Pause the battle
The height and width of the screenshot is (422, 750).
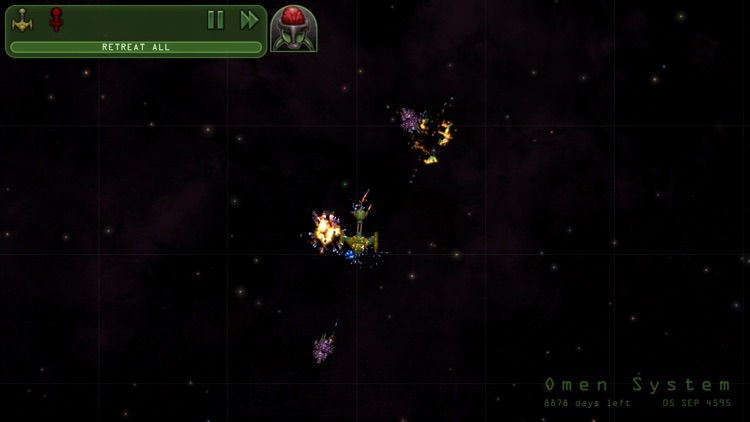click(215, 20)
